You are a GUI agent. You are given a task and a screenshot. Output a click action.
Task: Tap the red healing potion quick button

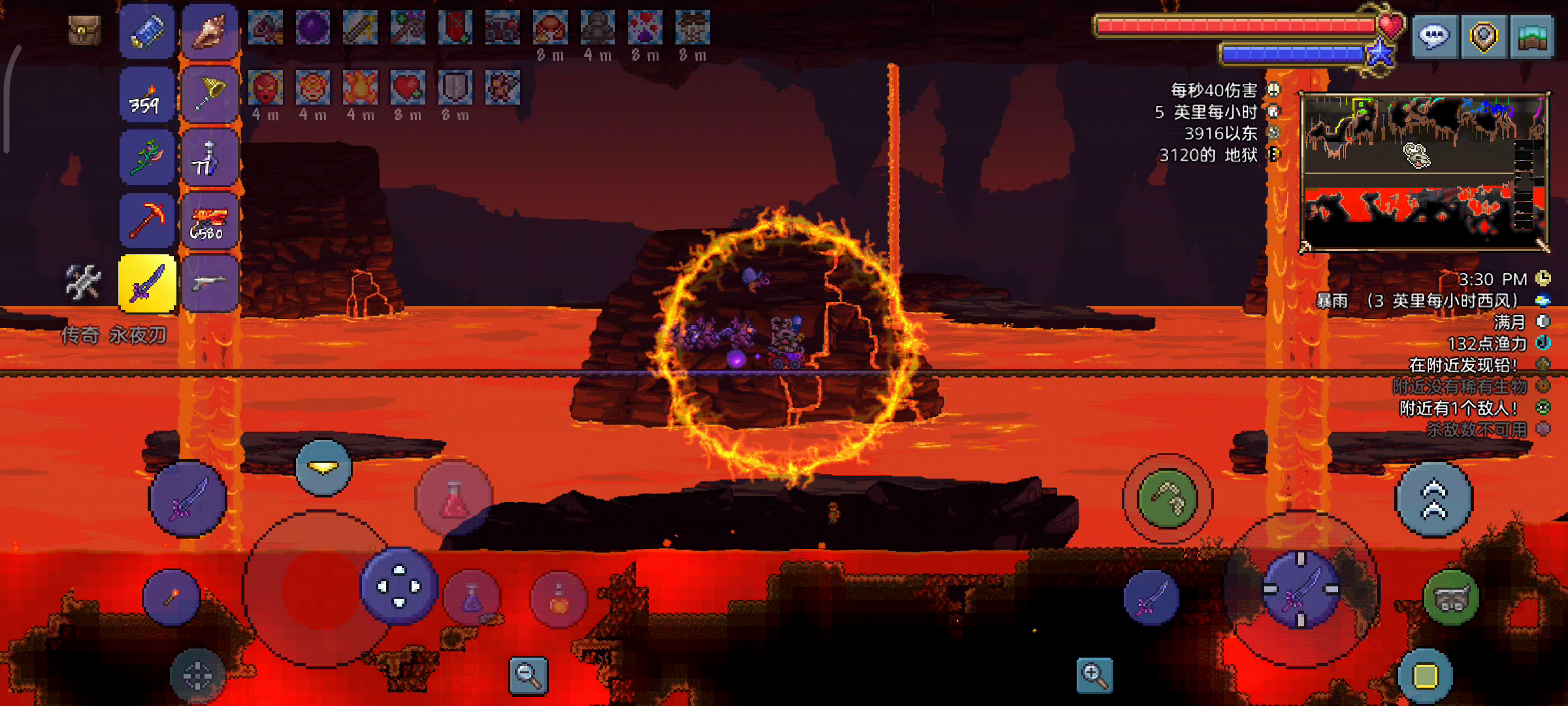click(454, 499)
